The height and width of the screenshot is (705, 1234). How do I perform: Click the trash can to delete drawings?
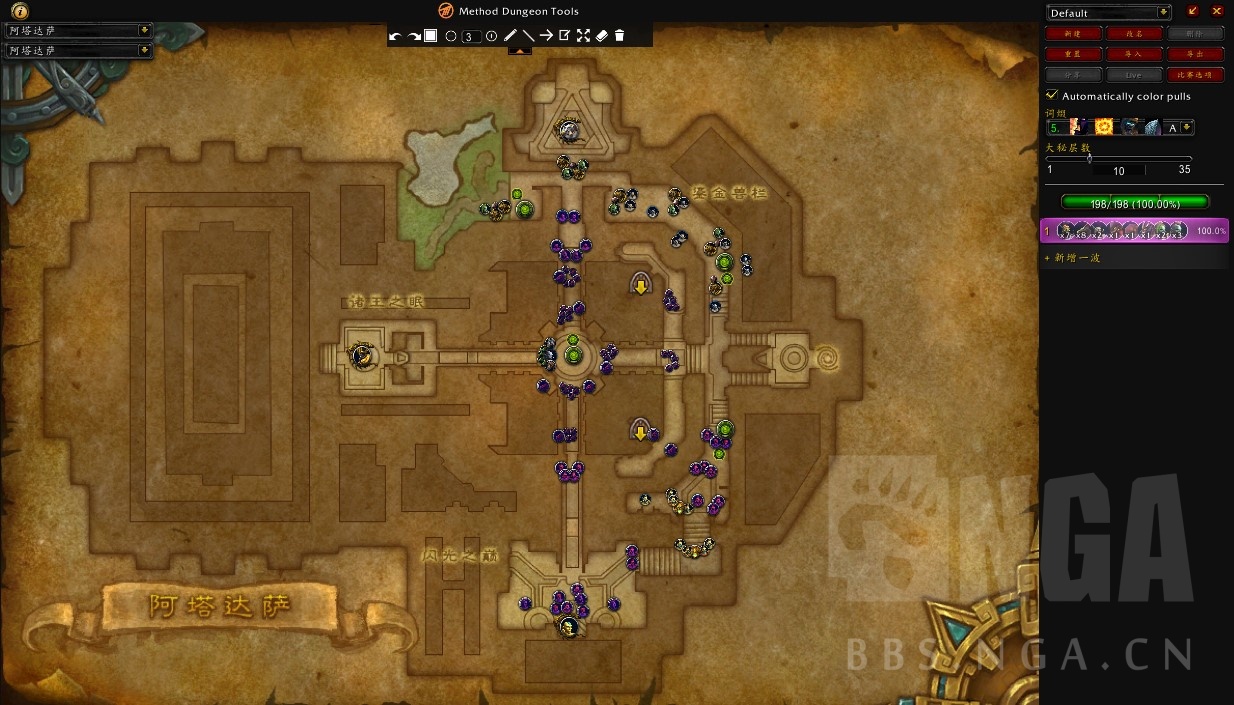click(x=619, y=36)
